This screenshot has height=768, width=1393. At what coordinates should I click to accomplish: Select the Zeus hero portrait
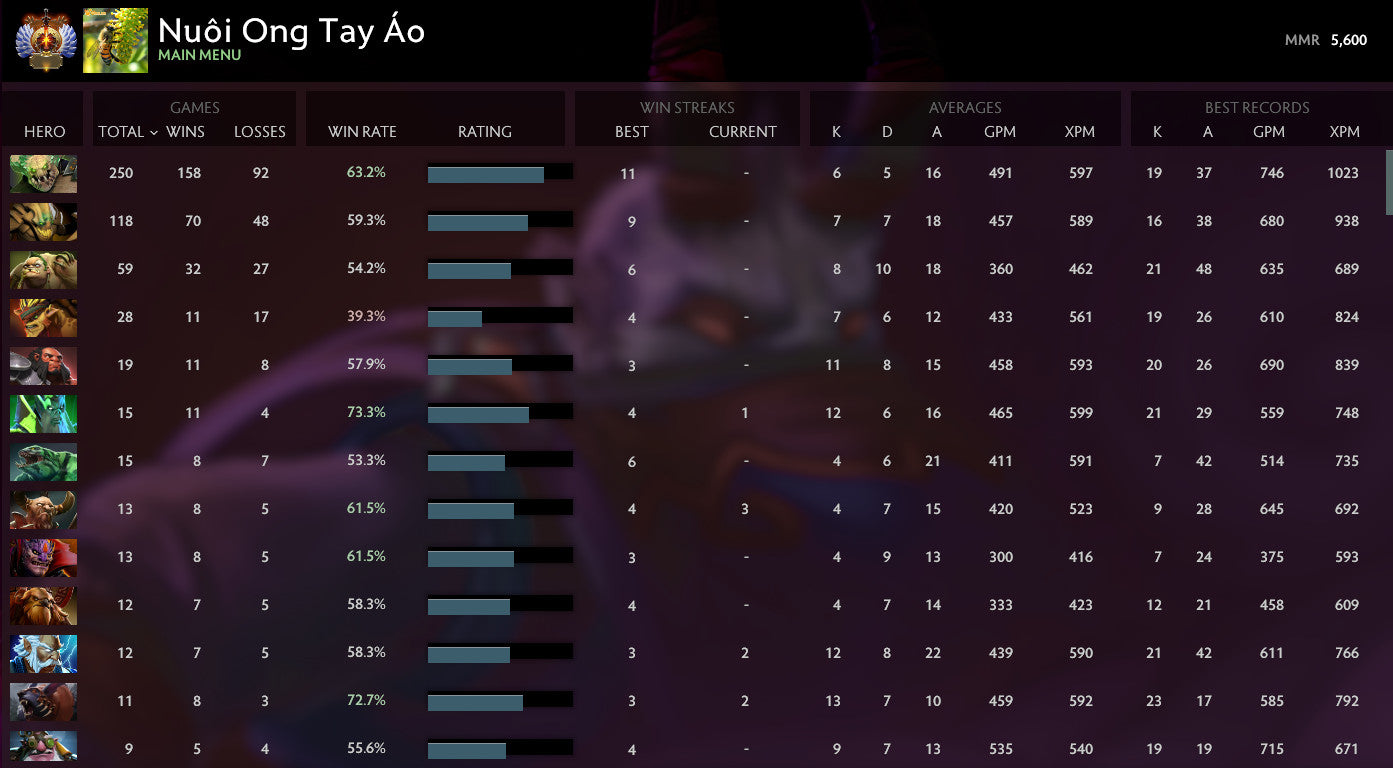coord(43,654)
